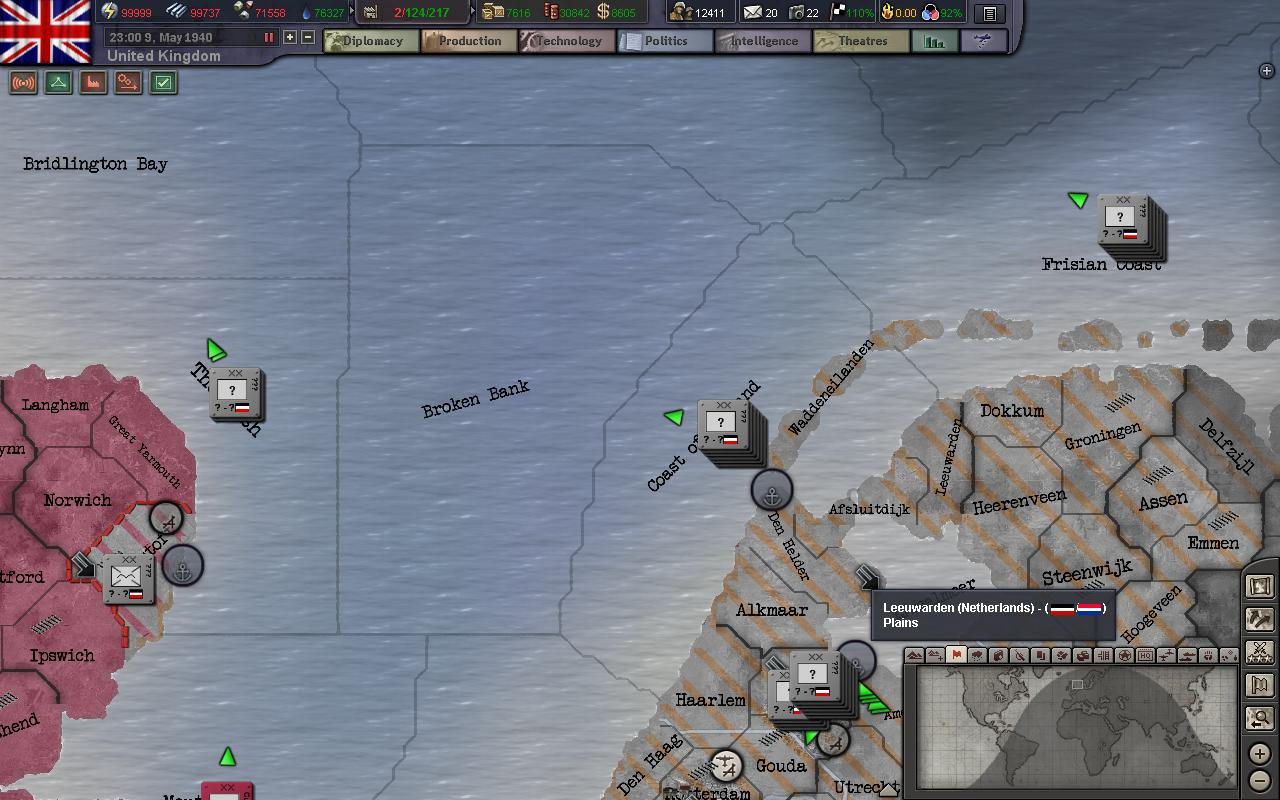This screenshot has width=1280, height=800.
Task: Toggle the red pause button
Action: tap(268, 37)
